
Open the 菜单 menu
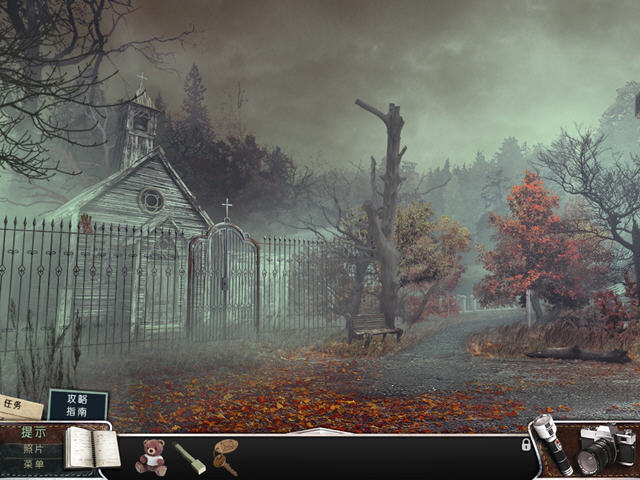pos(33,464)
